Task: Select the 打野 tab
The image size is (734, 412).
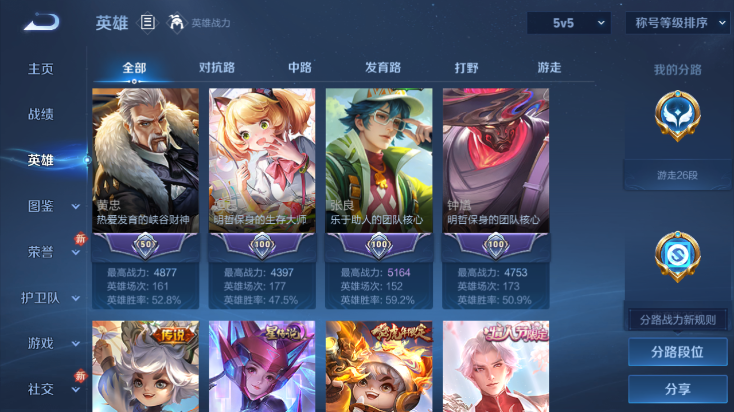Action: 467,68
